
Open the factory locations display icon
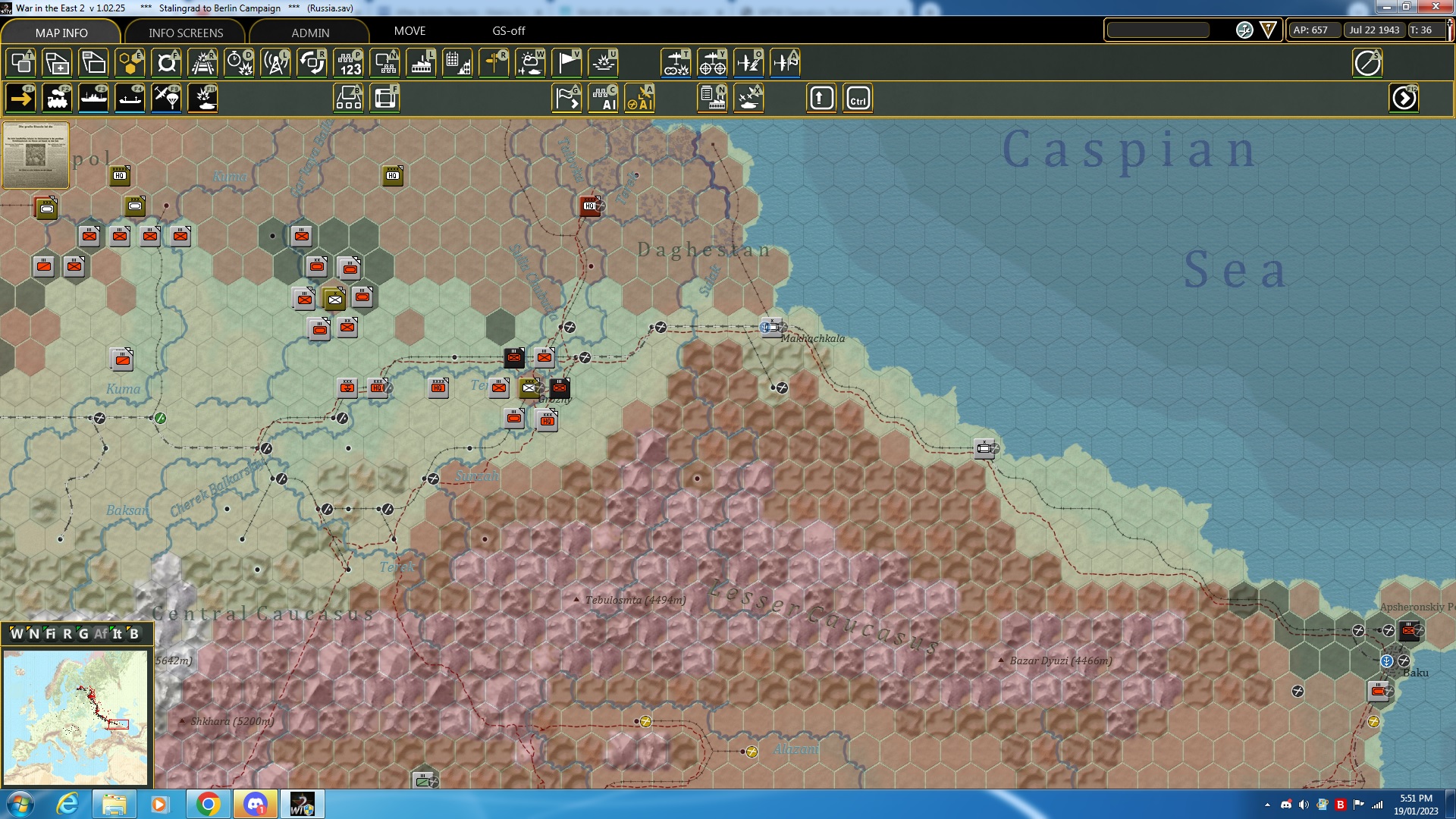[421, 64]
